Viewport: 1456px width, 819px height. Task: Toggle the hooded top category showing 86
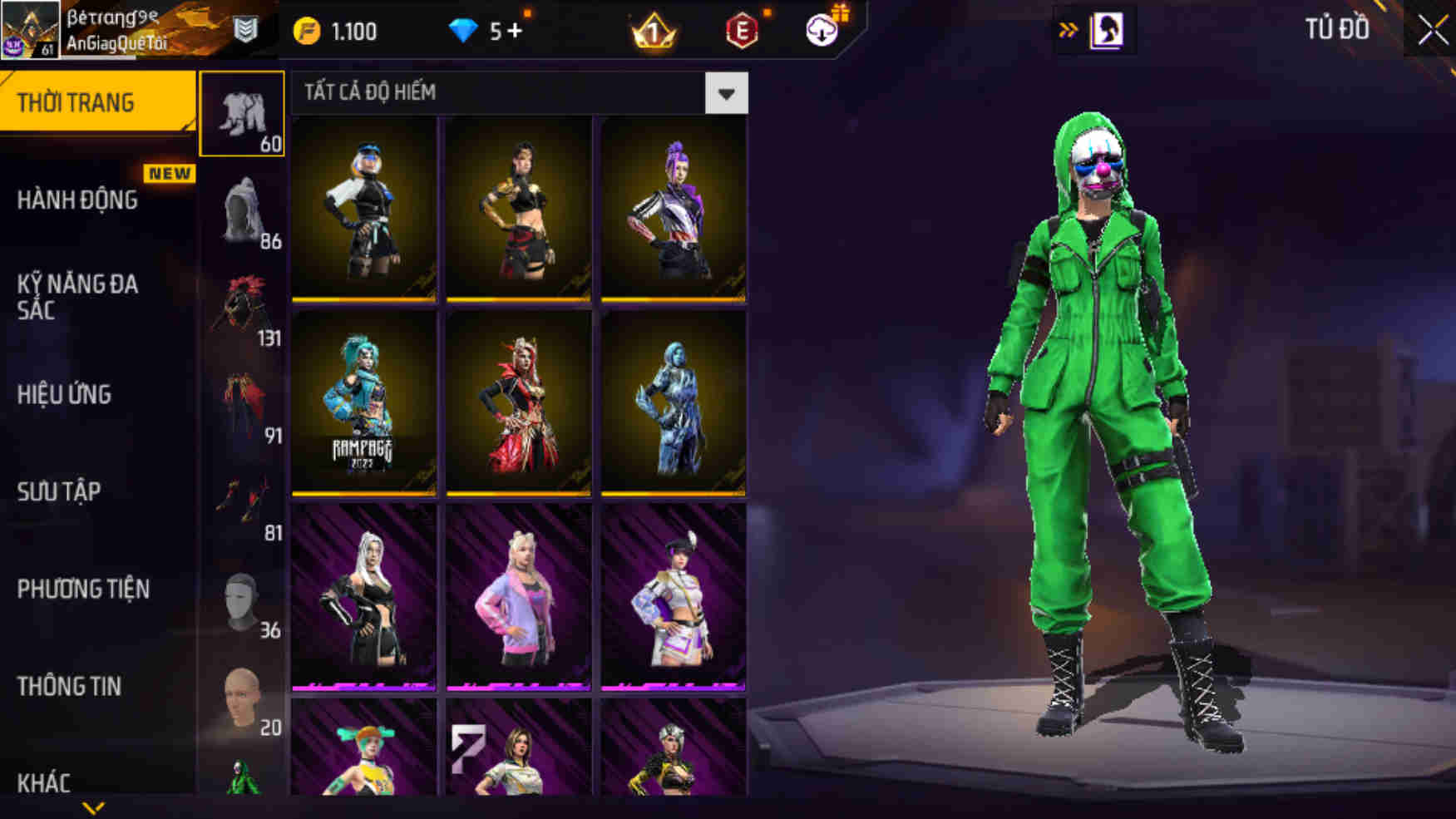coord(244,209)
